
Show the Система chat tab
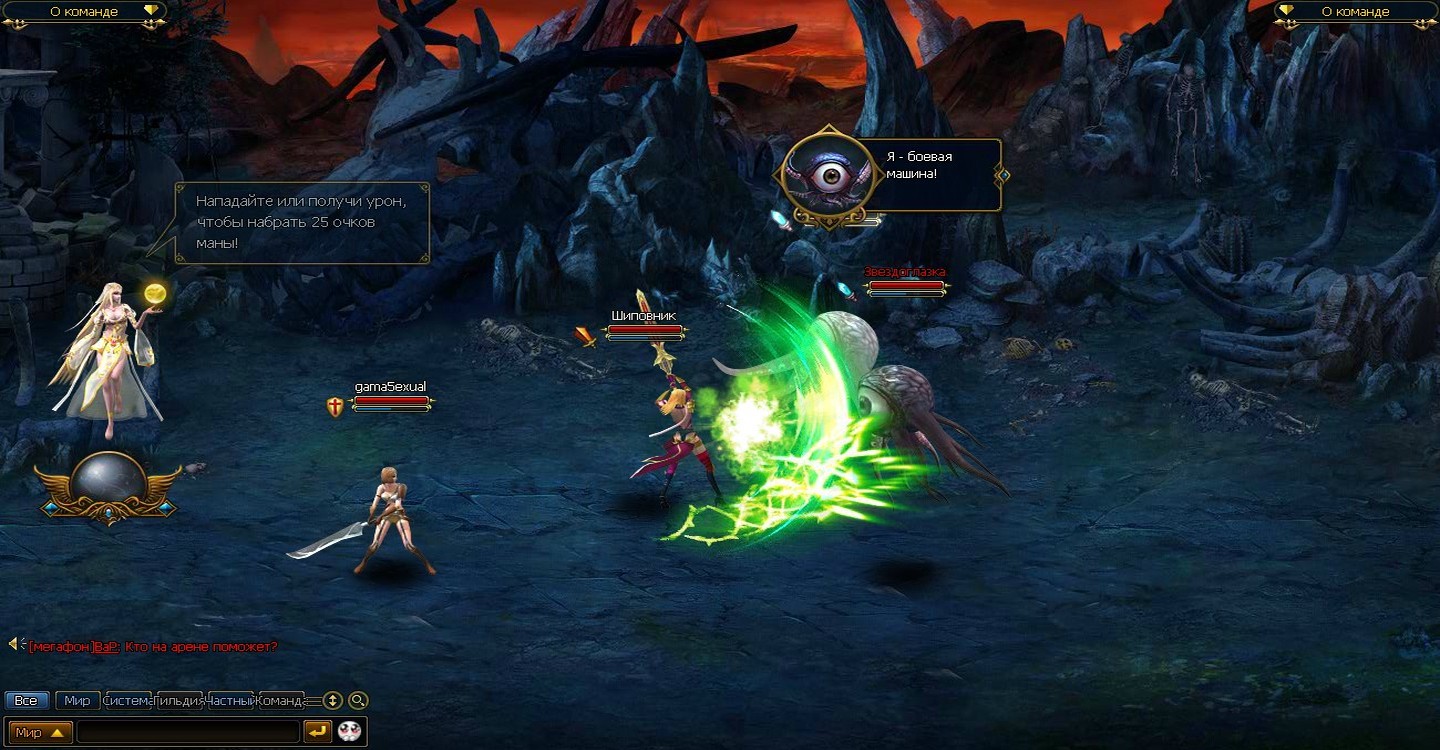tap(128, 701)
